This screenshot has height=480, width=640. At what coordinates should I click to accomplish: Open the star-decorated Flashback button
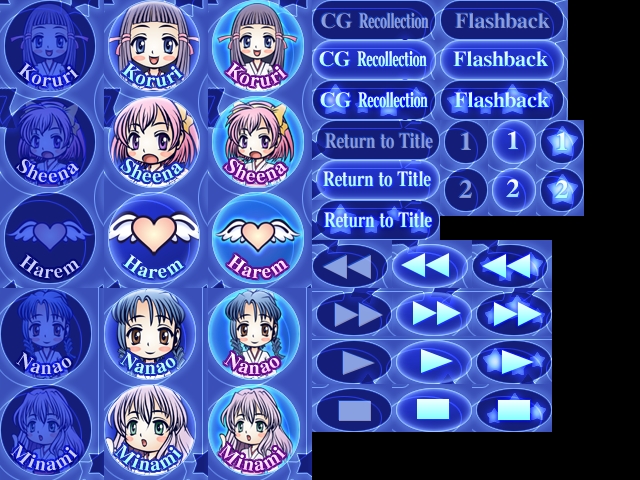501,100
